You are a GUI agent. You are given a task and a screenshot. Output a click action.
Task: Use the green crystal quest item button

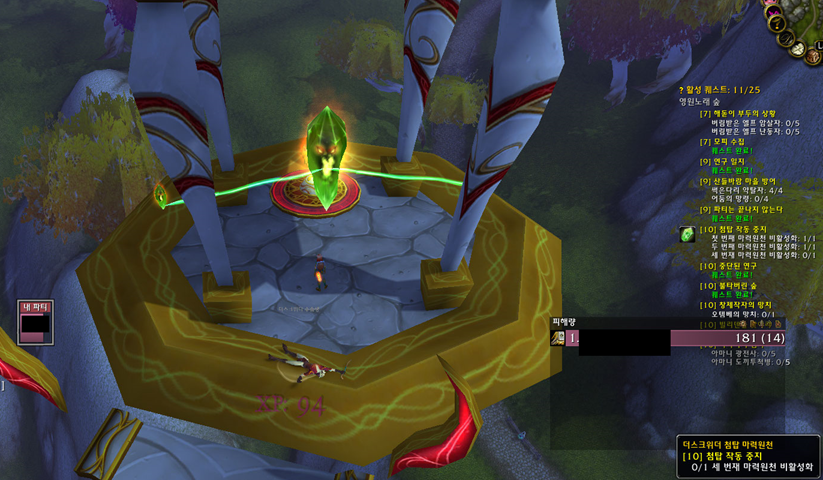tap(687, 234)
